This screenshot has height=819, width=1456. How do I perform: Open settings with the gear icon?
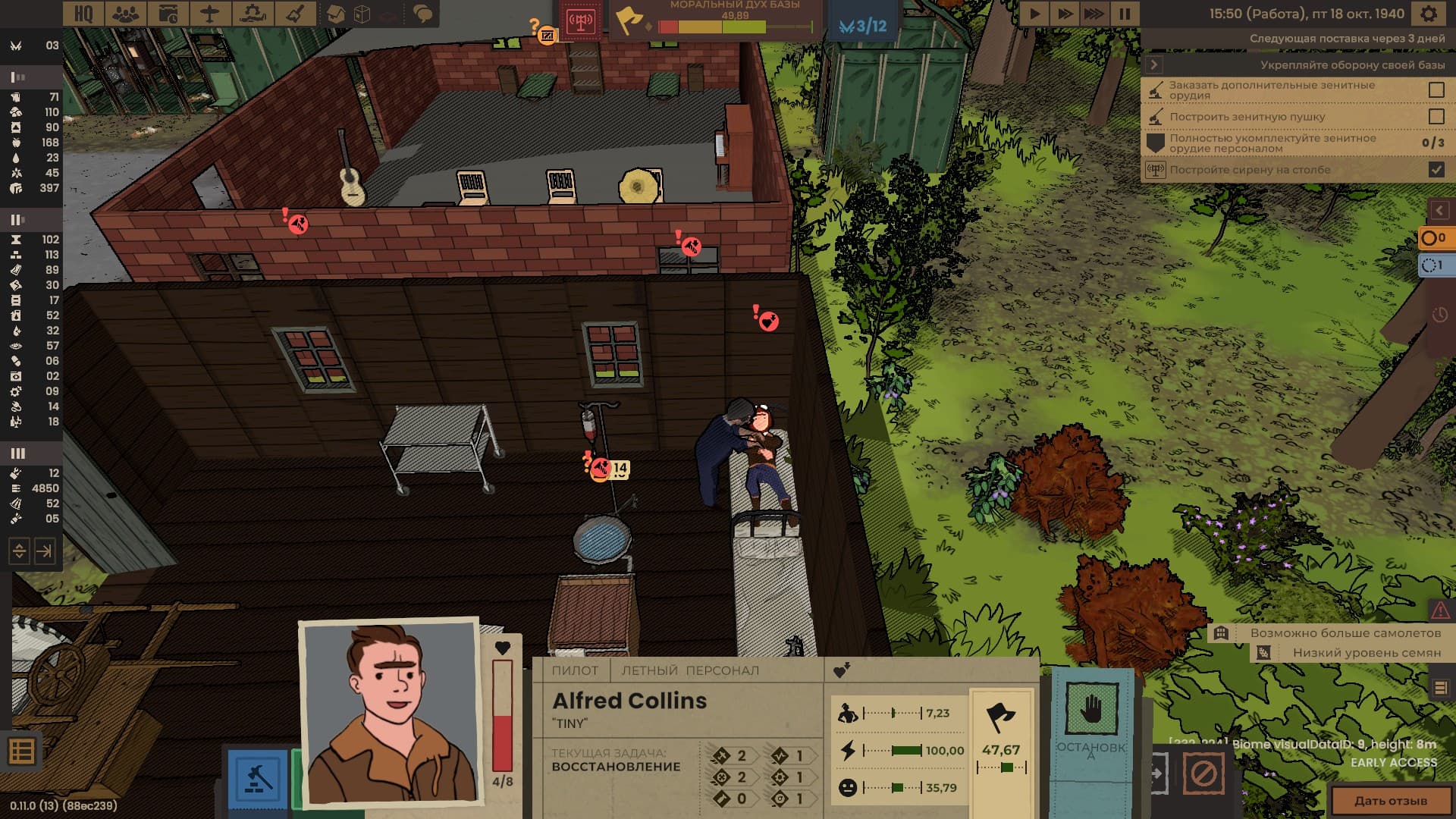coord(1428,14)
